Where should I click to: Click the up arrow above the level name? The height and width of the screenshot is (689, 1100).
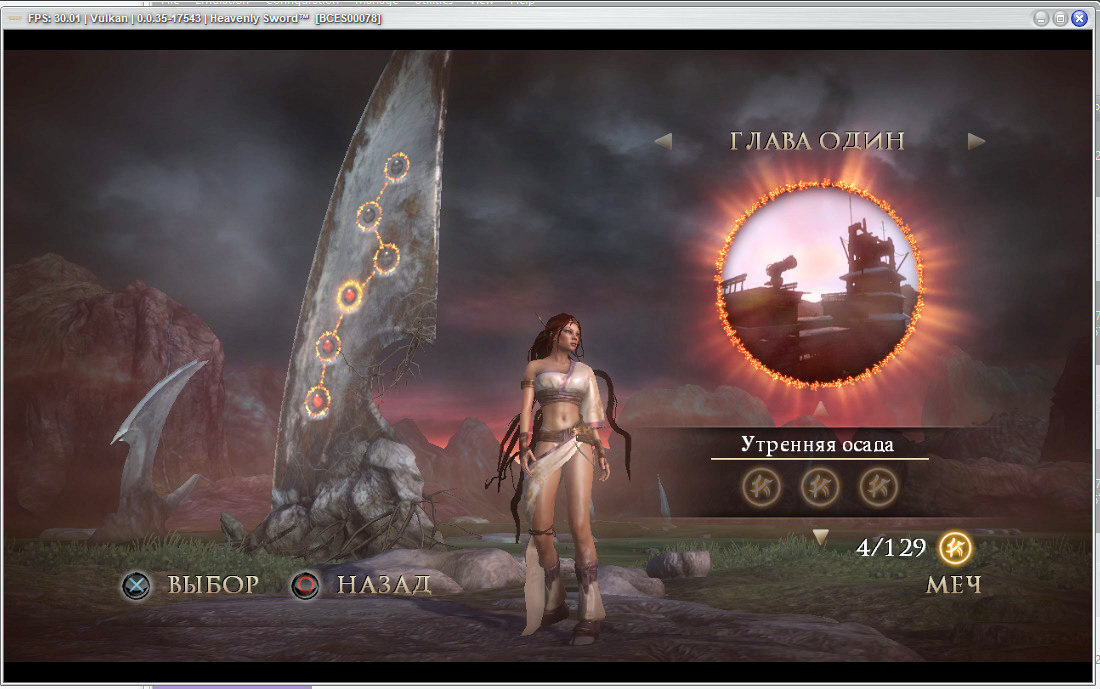(x=819, y=408)
